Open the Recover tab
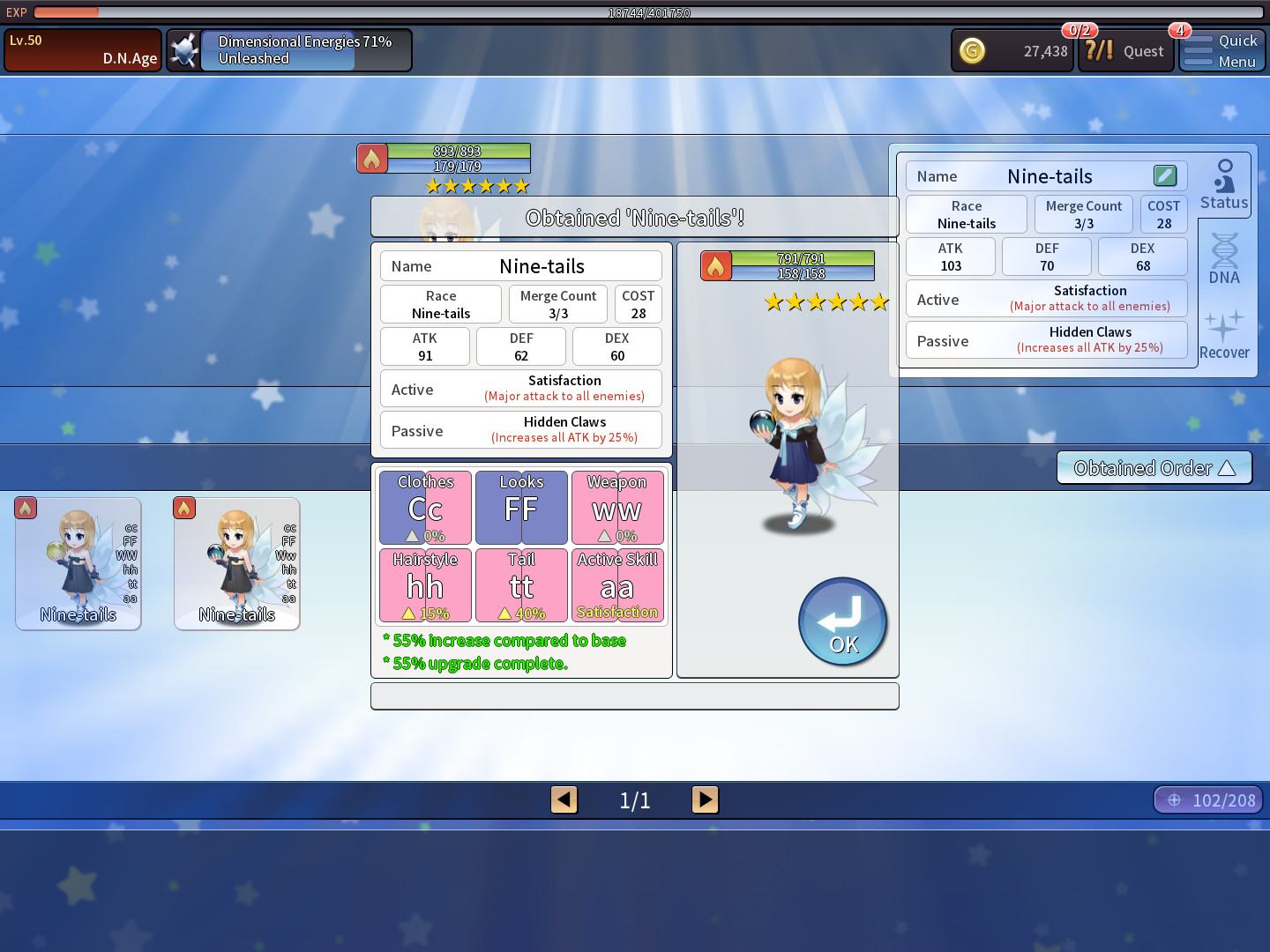Viewport: 1270px width, 952px height. pyautogui.click(x=1224, y=335)
